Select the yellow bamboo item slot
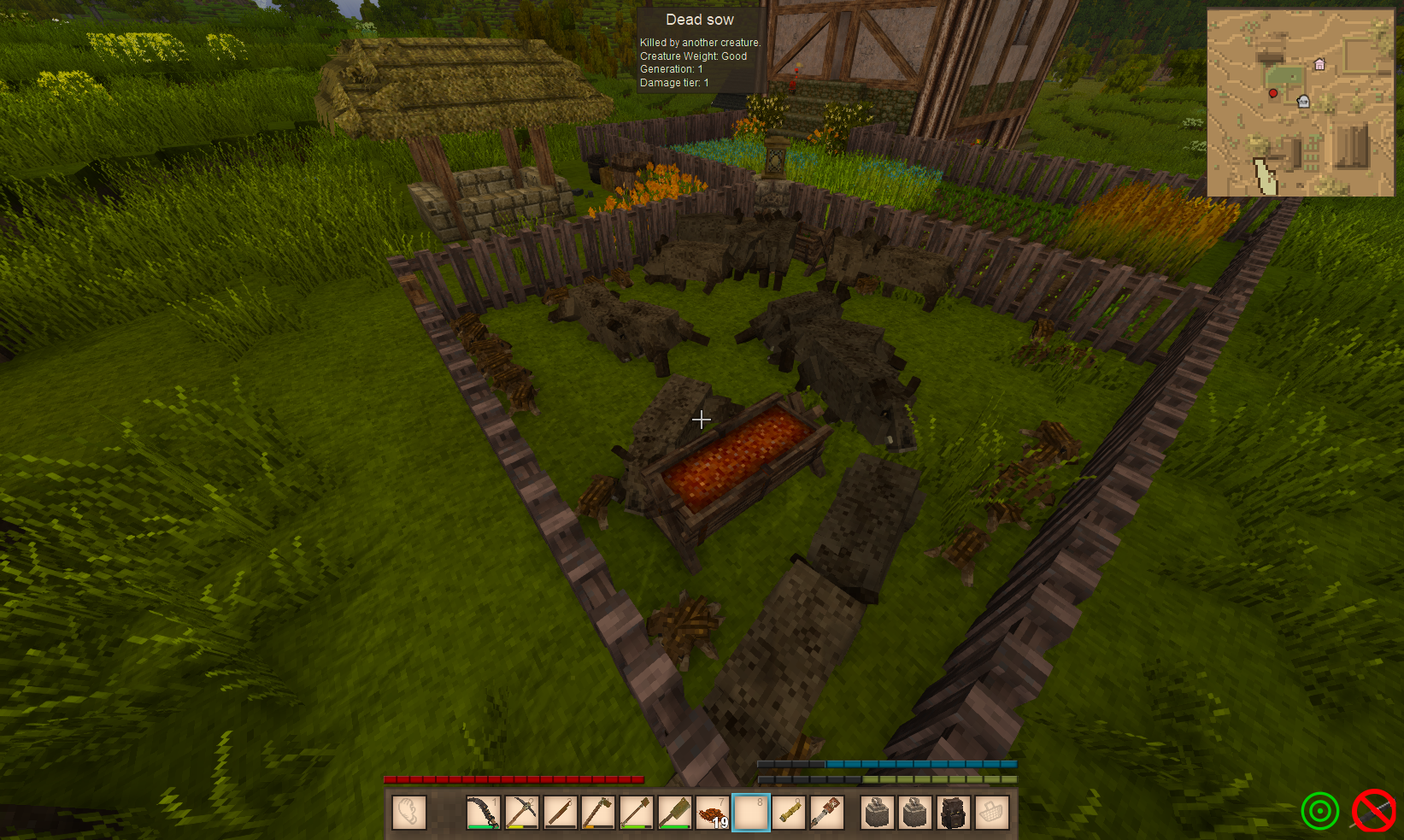This screenshot has height=840, width=1404. tap(790, 813)
